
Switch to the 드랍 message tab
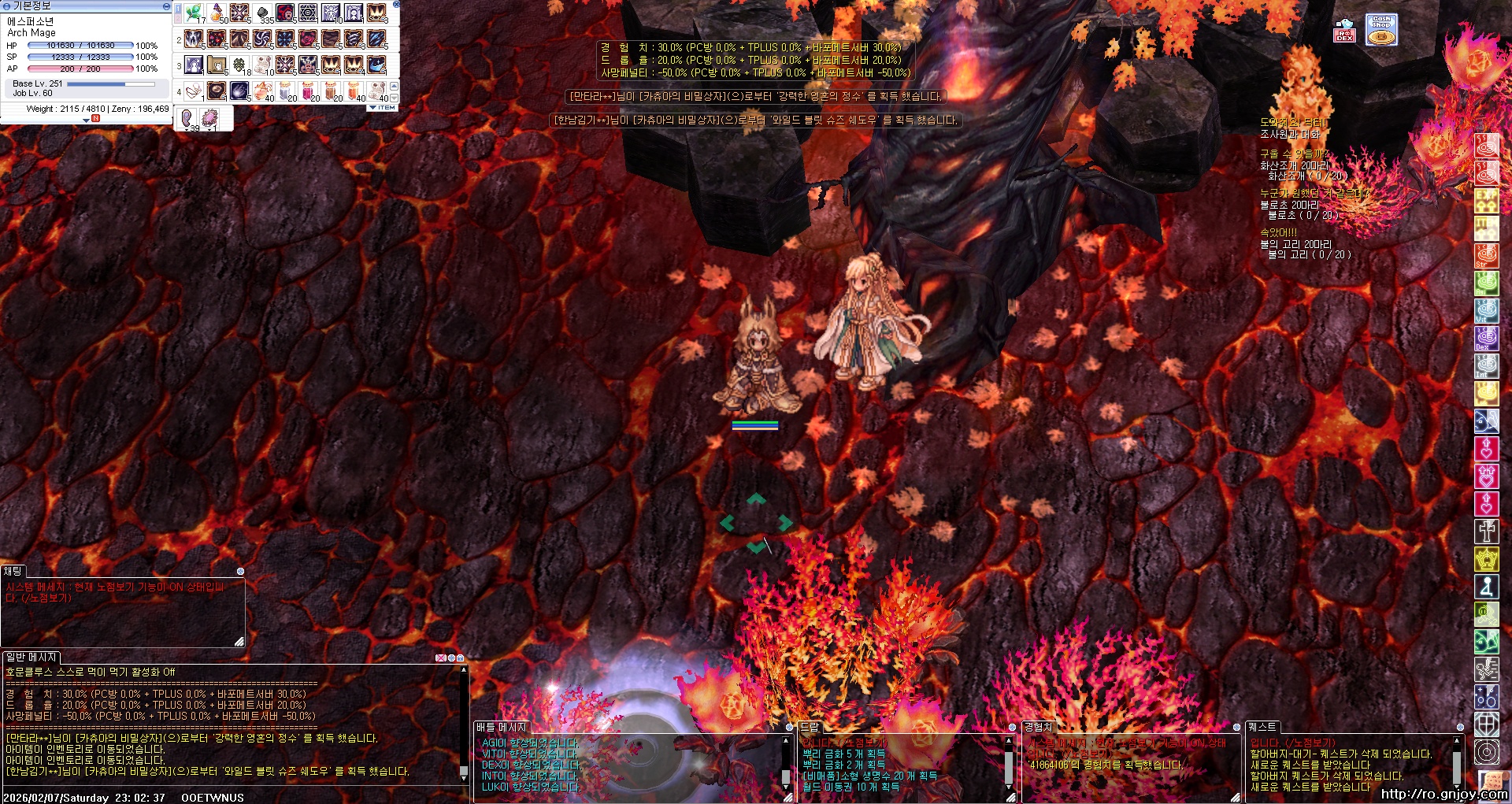pyautogui.click(x=810, y=727)
